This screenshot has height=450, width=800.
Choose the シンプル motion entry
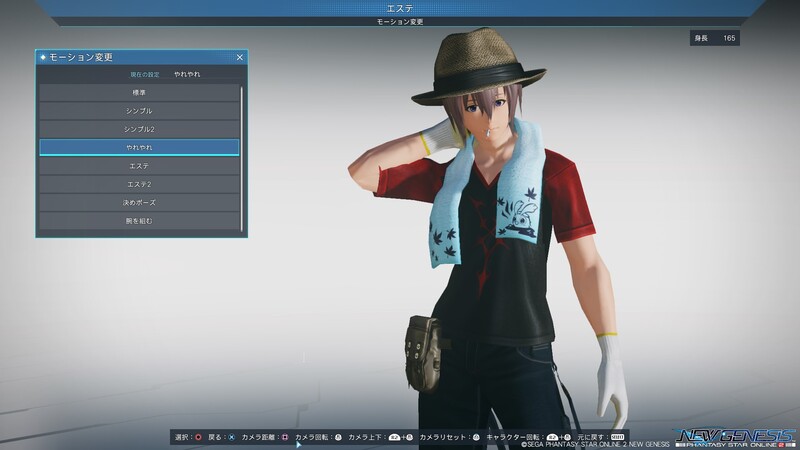click(139, 110)
